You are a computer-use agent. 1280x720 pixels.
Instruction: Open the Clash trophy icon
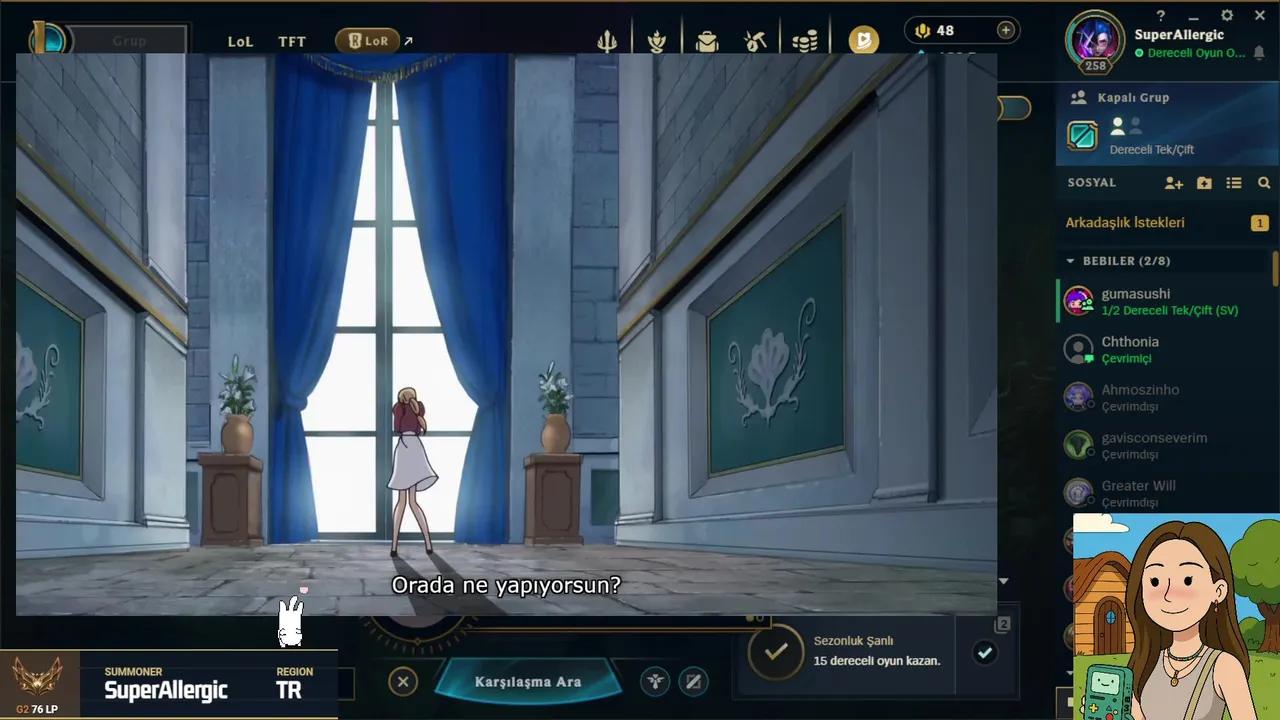[657, 40]
